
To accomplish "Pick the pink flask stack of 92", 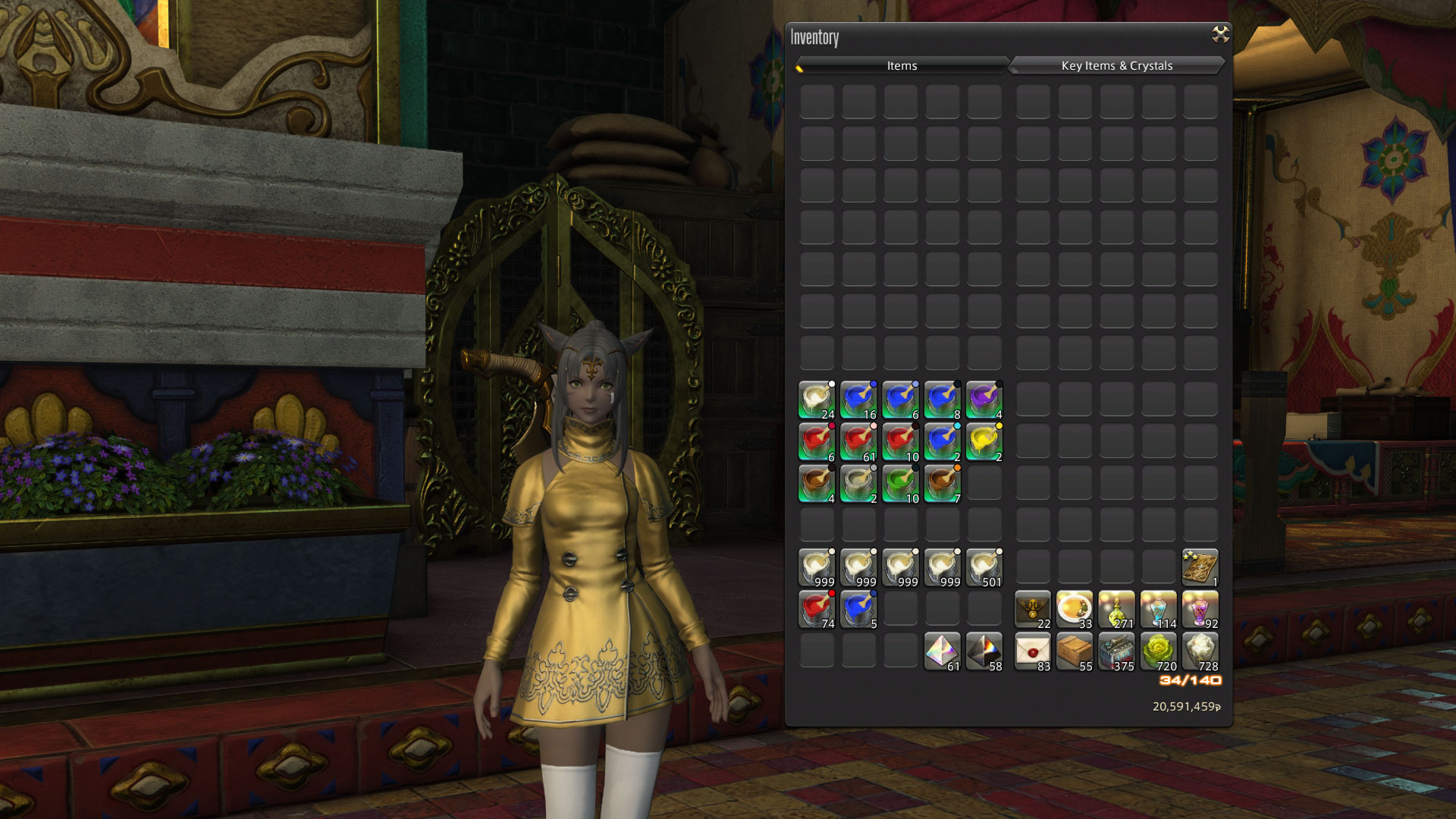I will tap(1200, 609).
